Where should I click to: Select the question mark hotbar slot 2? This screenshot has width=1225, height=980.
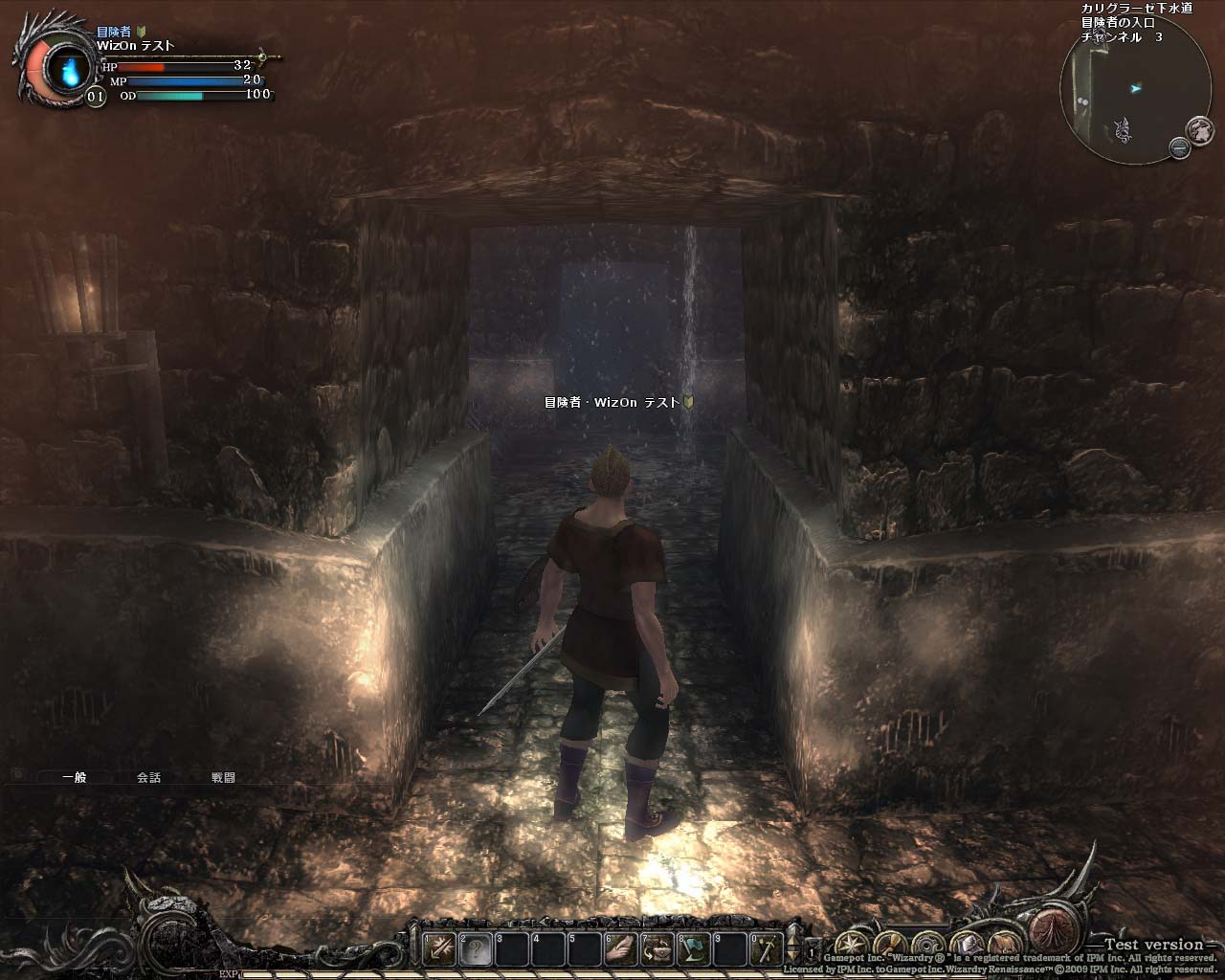pos(476,948)
